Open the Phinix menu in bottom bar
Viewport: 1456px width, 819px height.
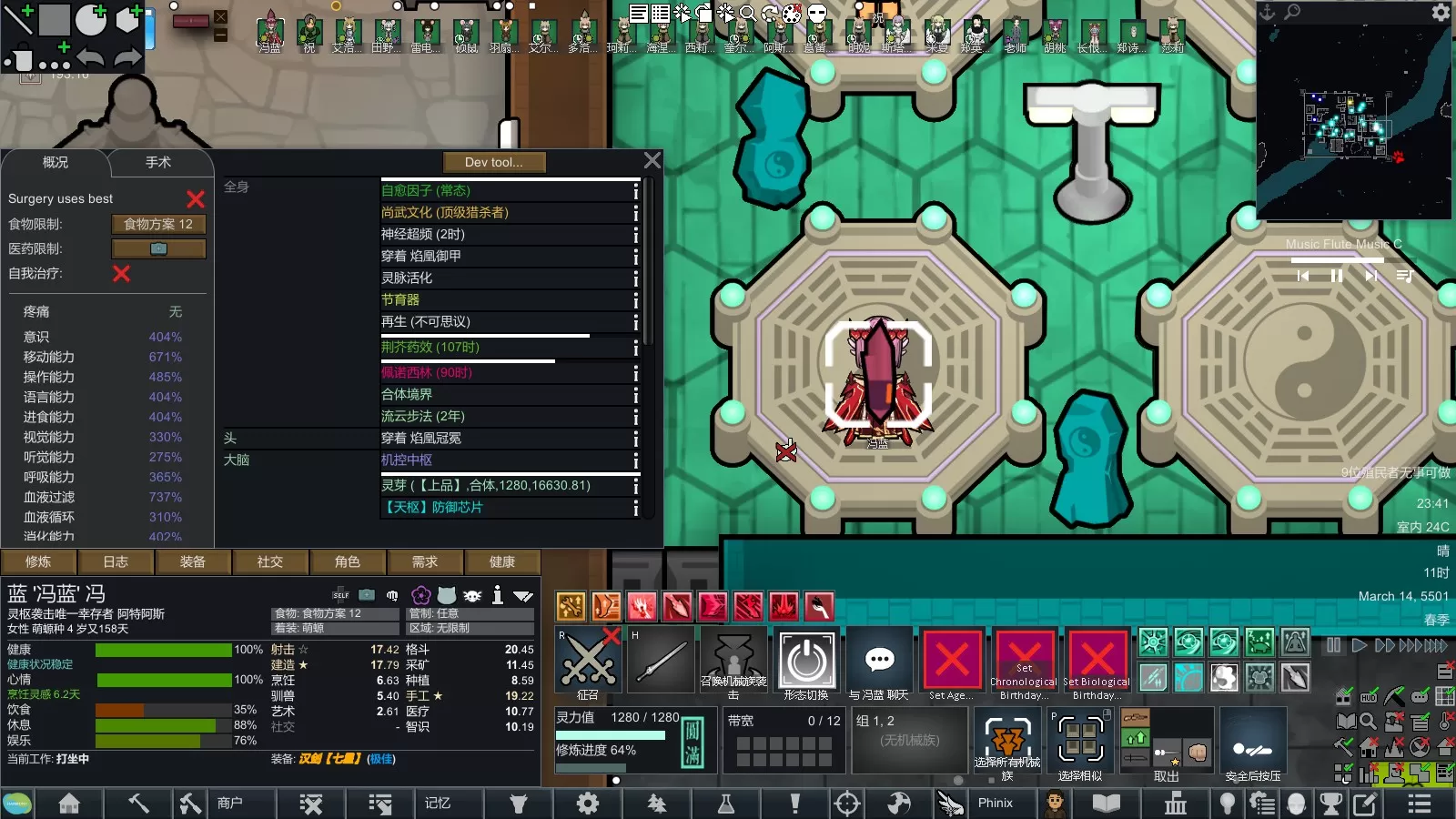click(995, 803)
